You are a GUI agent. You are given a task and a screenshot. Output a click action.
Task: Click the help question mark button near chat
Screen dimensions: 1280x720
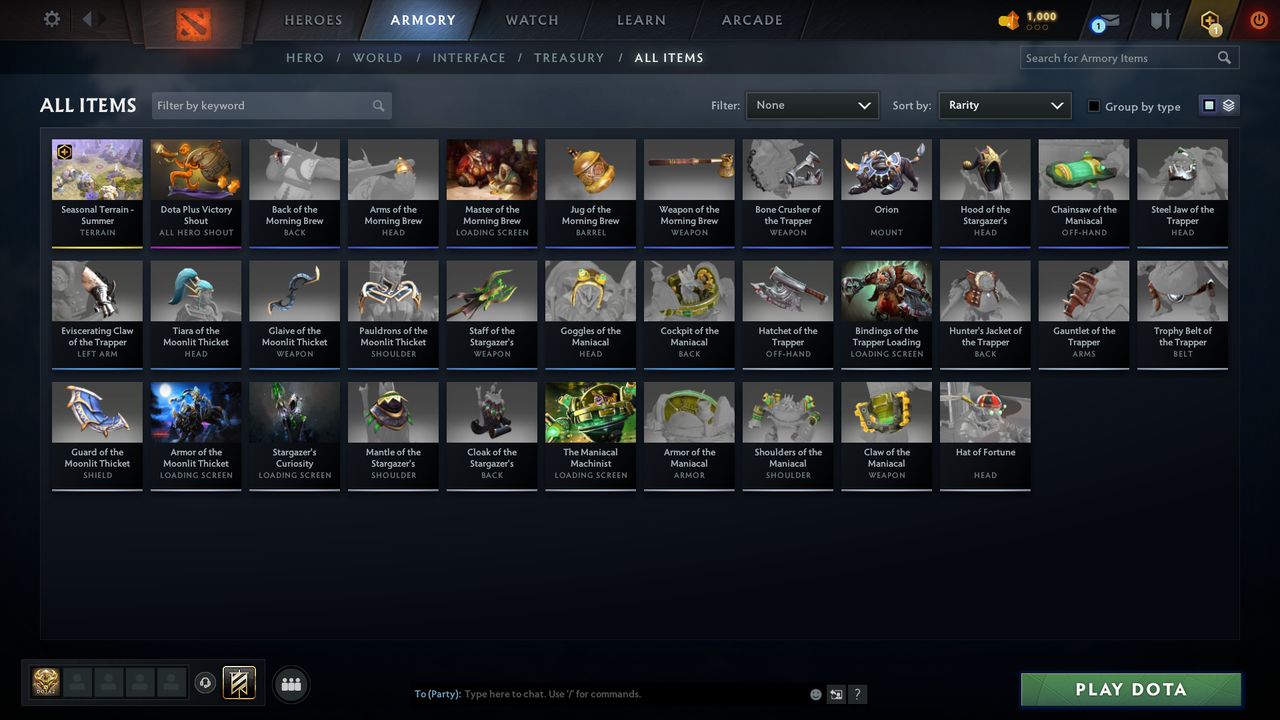pos(858,693)
